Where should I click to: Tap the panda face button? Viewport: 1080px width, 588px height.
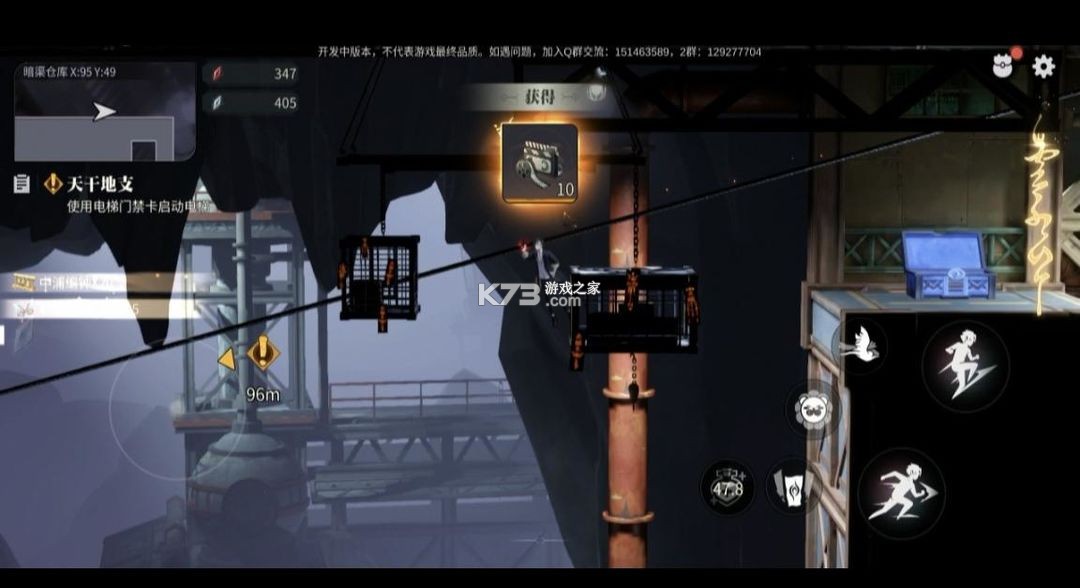tap(813, 410)
